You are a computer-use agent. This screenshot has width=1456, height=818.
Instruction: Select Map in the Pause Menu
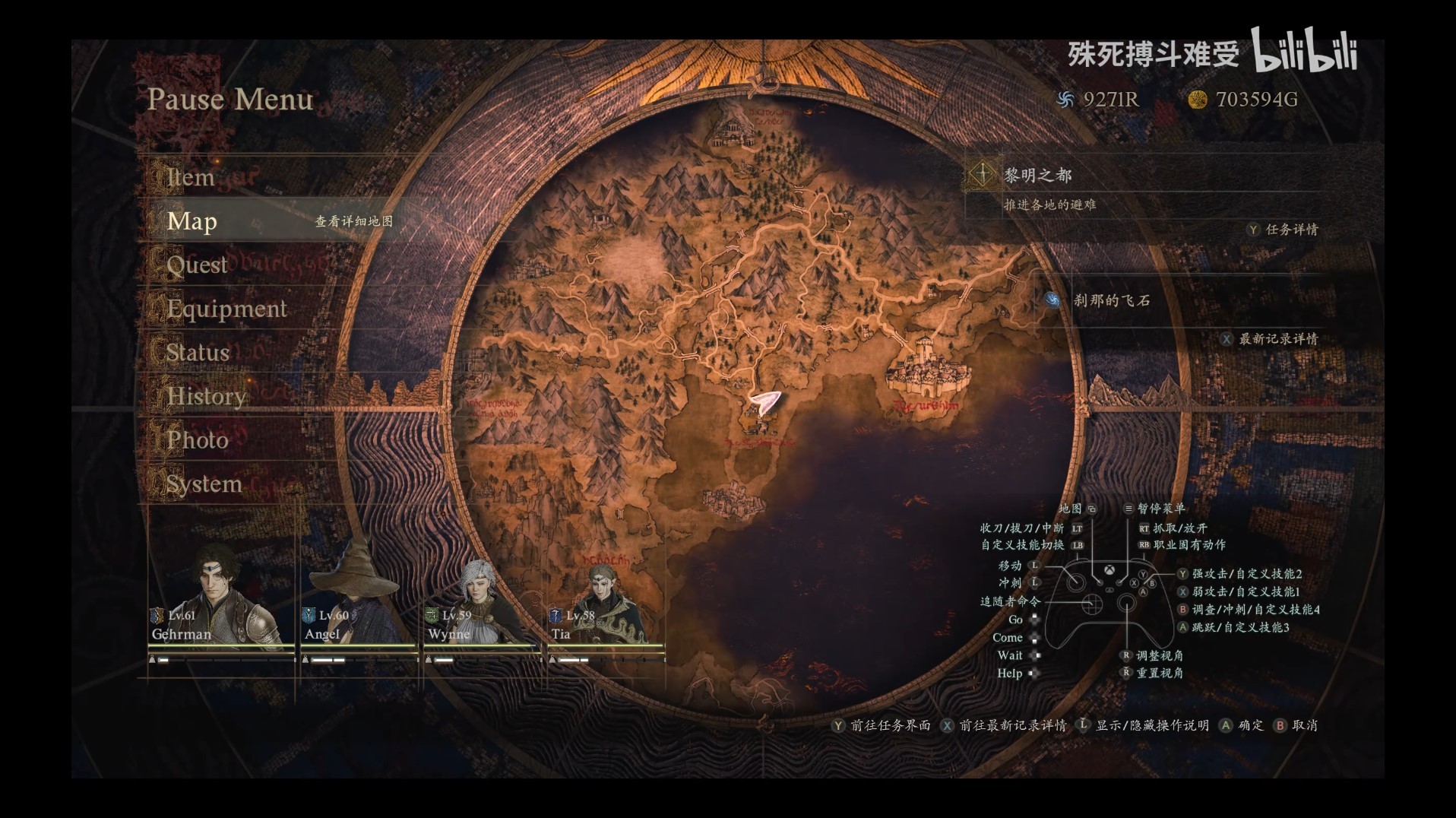[x=194, y=221]
